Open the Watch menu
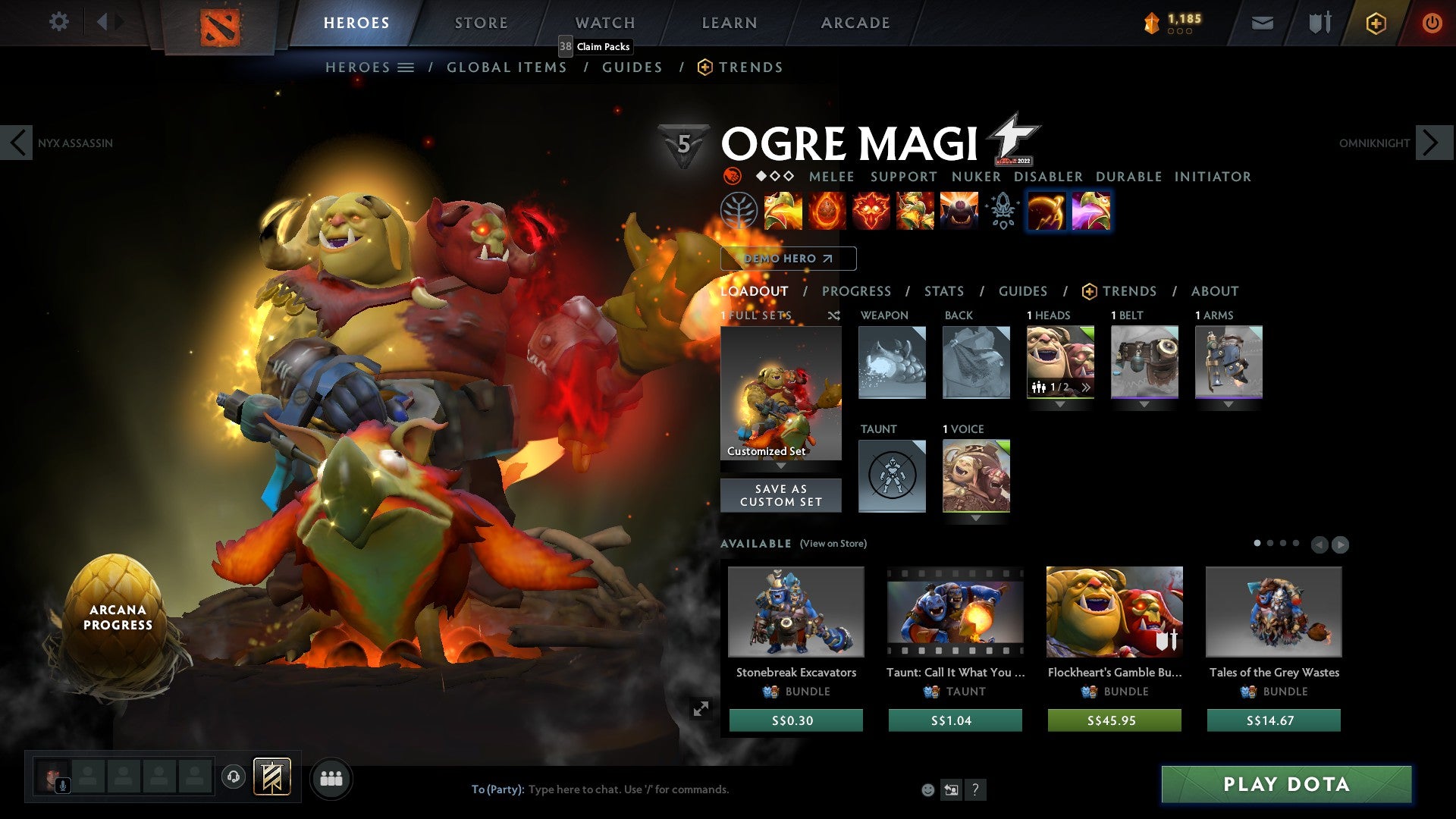Viewport: 1456px width, 819px height. pyautogui.click(x=604, y=22)
